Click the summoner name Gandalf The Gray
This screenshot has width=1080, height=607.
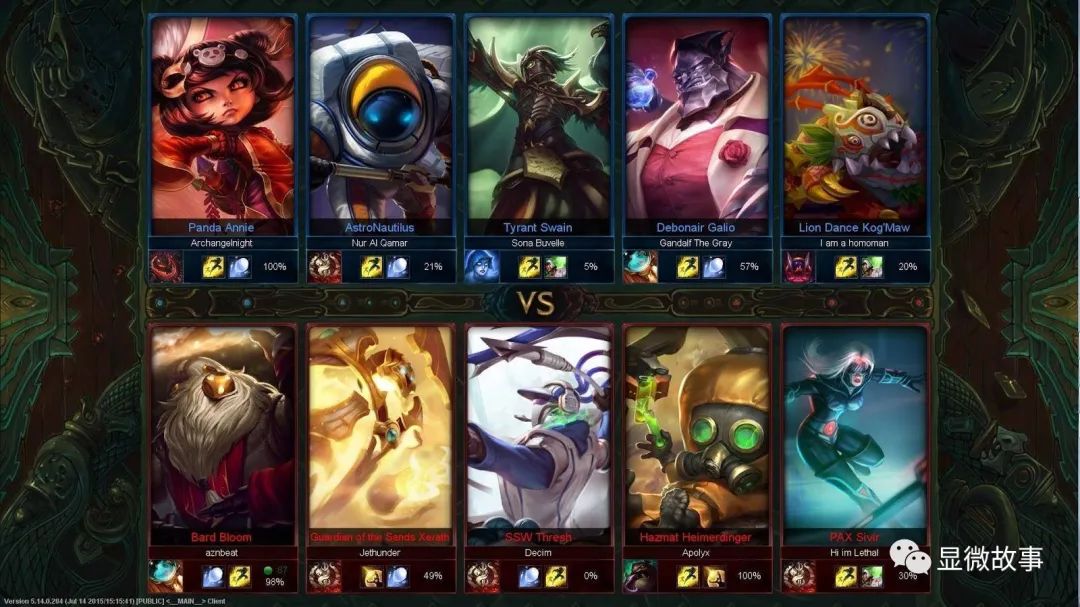click(697, 242)
